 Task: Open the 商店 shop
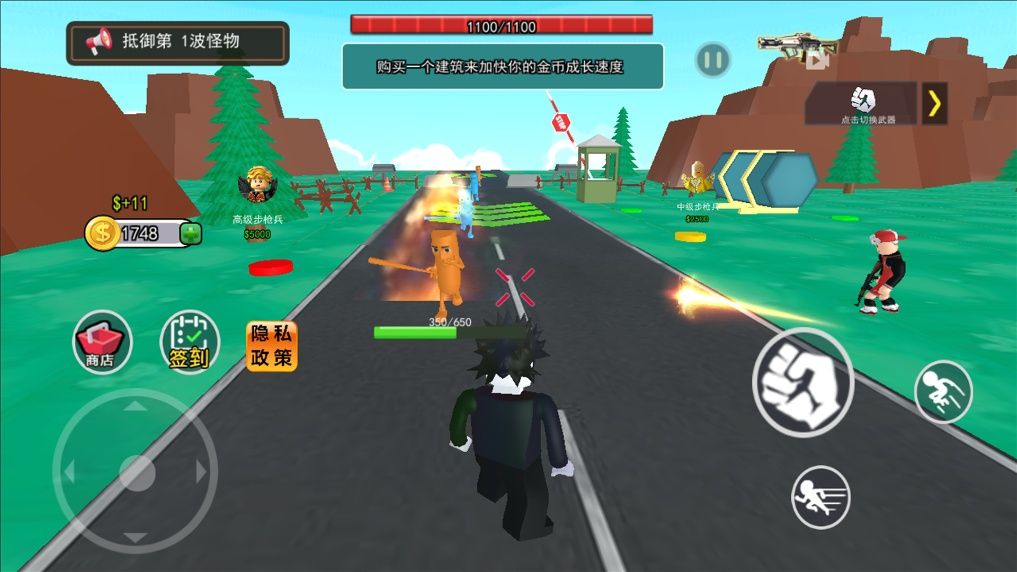tap(101, 341)
